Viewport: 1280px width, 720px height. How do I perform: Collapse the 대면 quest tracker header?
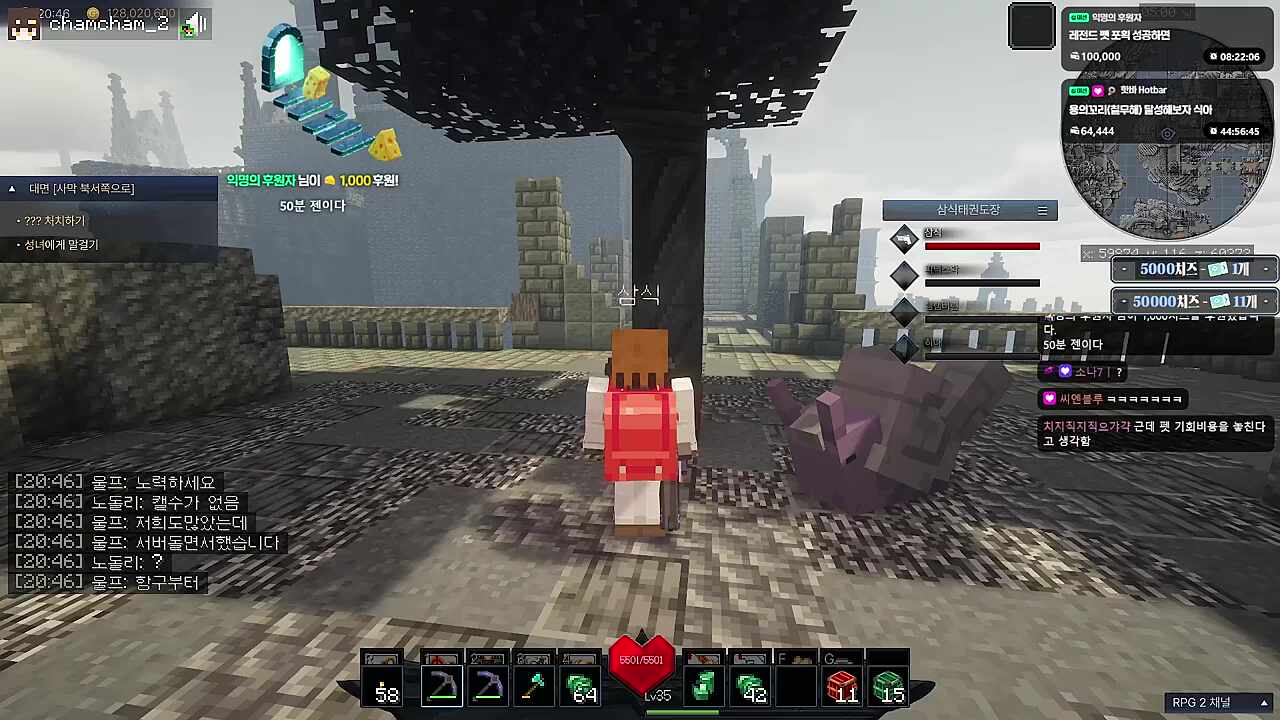(13, 188)
